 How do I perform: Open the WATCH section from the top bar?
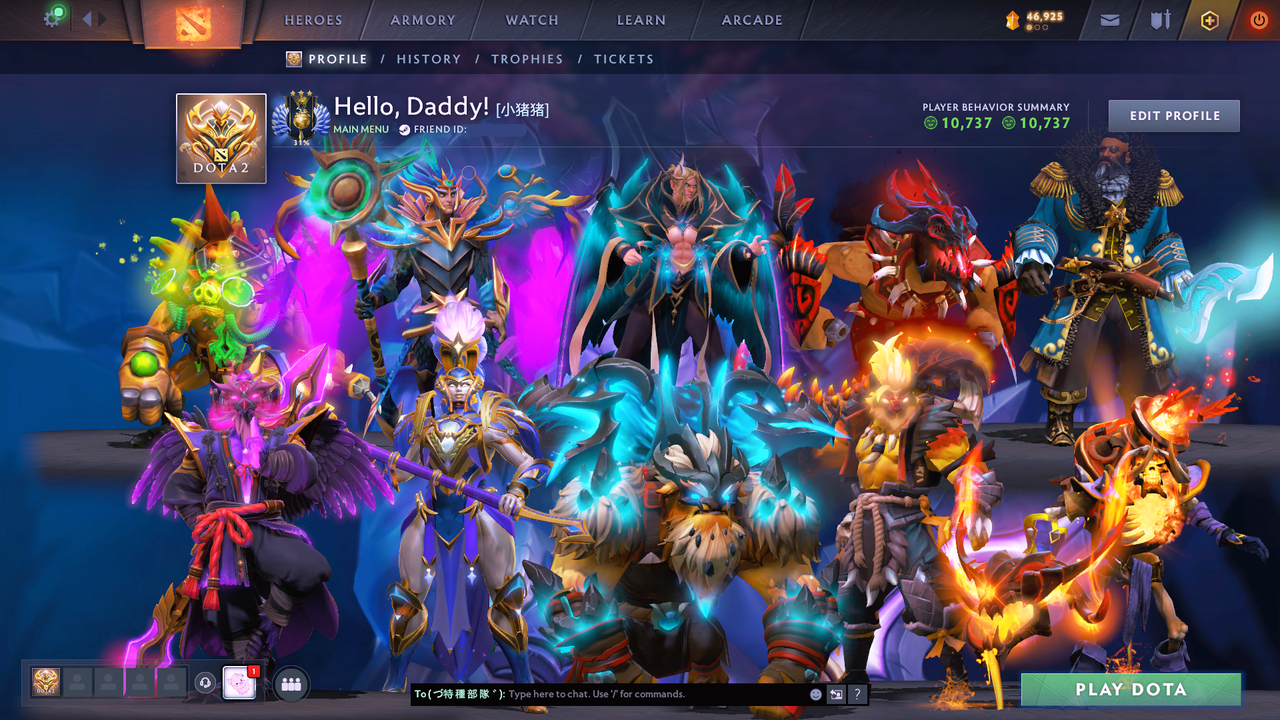tap(531, 20)
